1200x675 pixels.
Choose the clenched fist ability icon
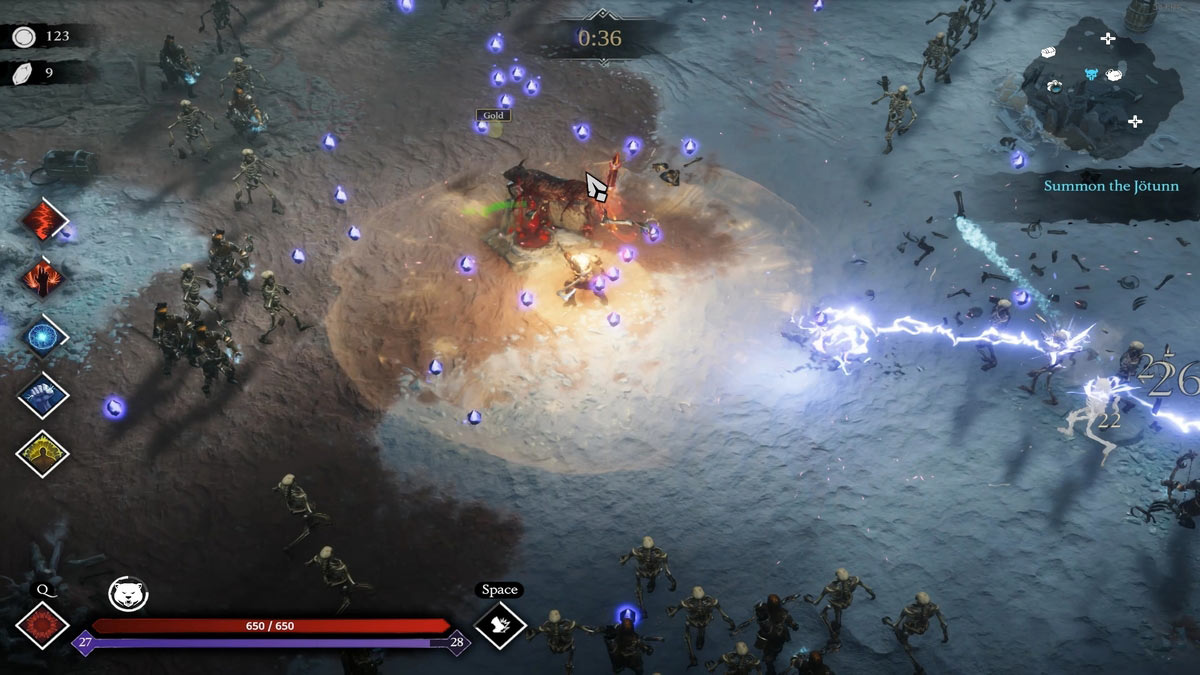42,395
